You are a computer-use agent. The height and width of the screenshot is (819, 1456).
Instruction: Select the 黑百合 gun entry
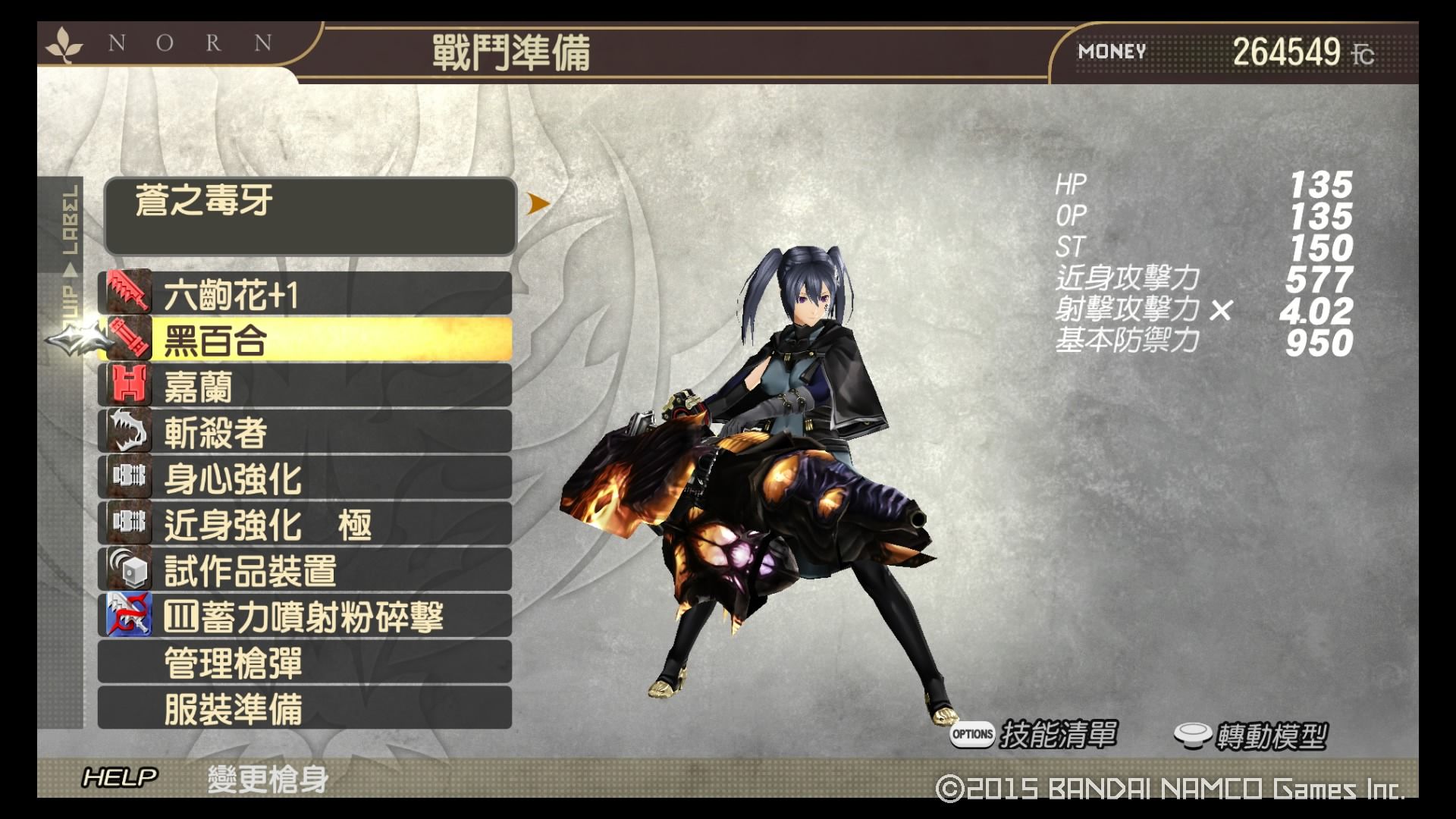(x=305, y=340)
